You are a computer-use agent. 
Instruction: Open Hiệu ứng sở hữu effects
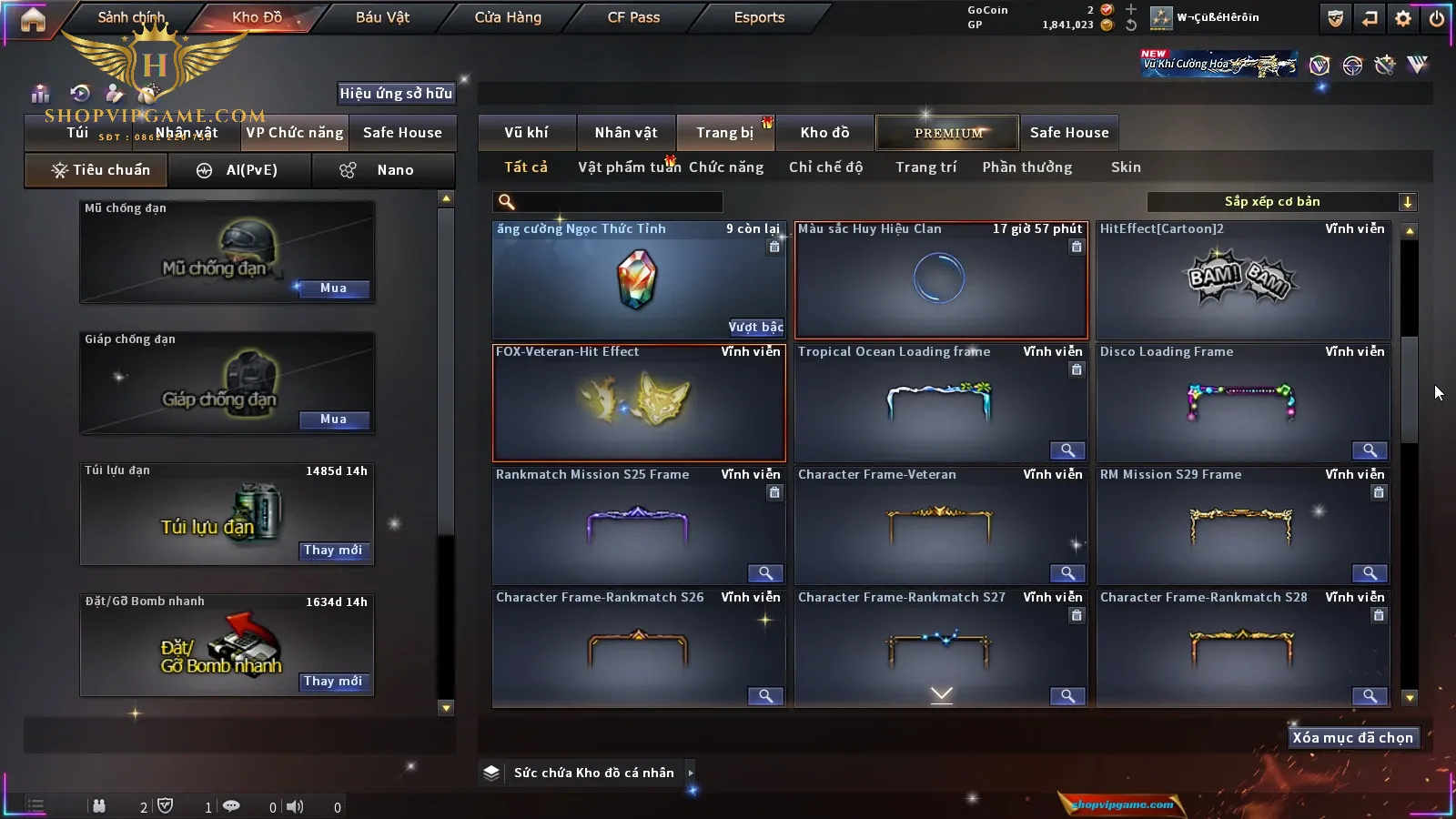[x=396, y=93]
